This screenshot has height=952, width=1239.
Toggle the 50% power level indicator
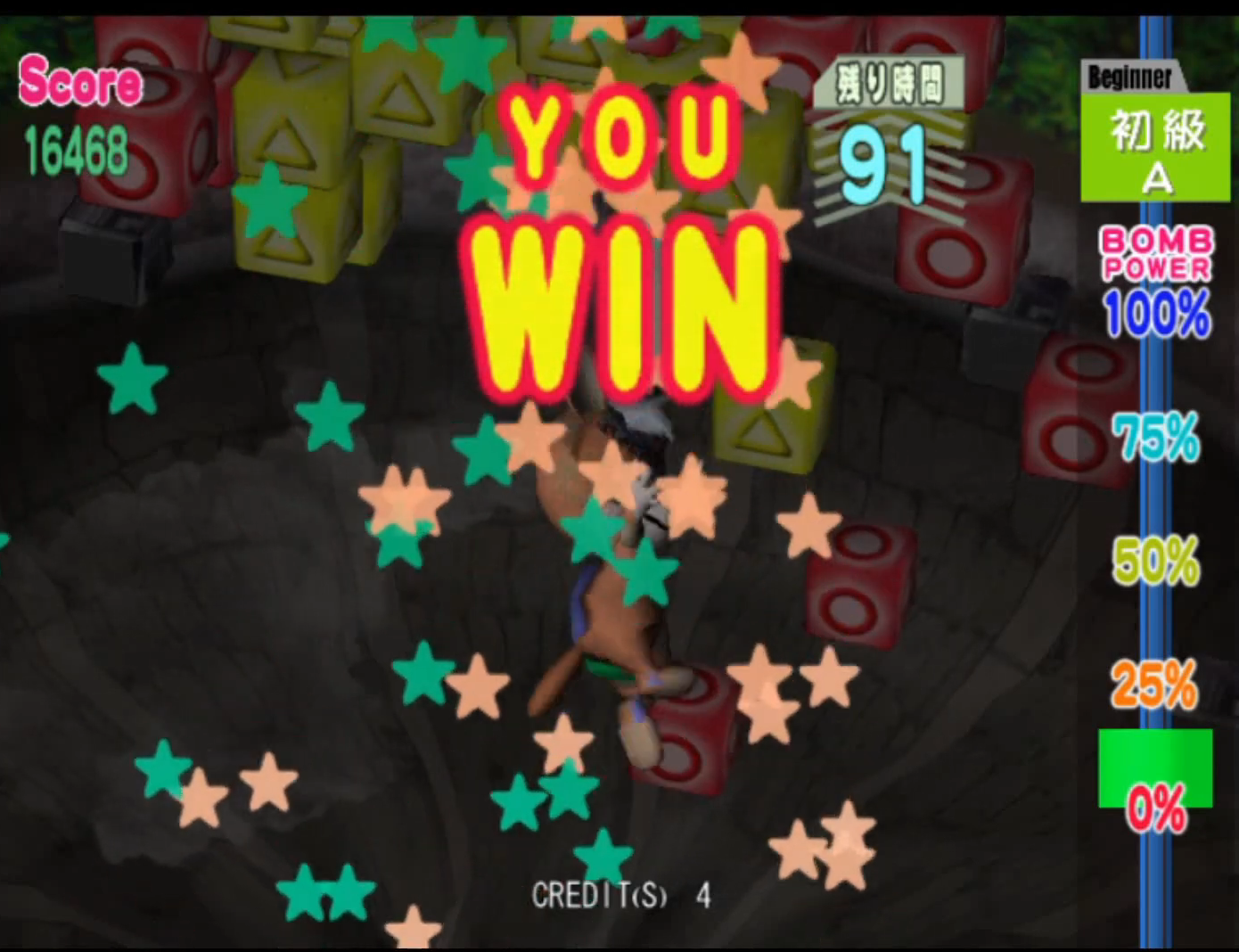click(x=1155, y=562)
